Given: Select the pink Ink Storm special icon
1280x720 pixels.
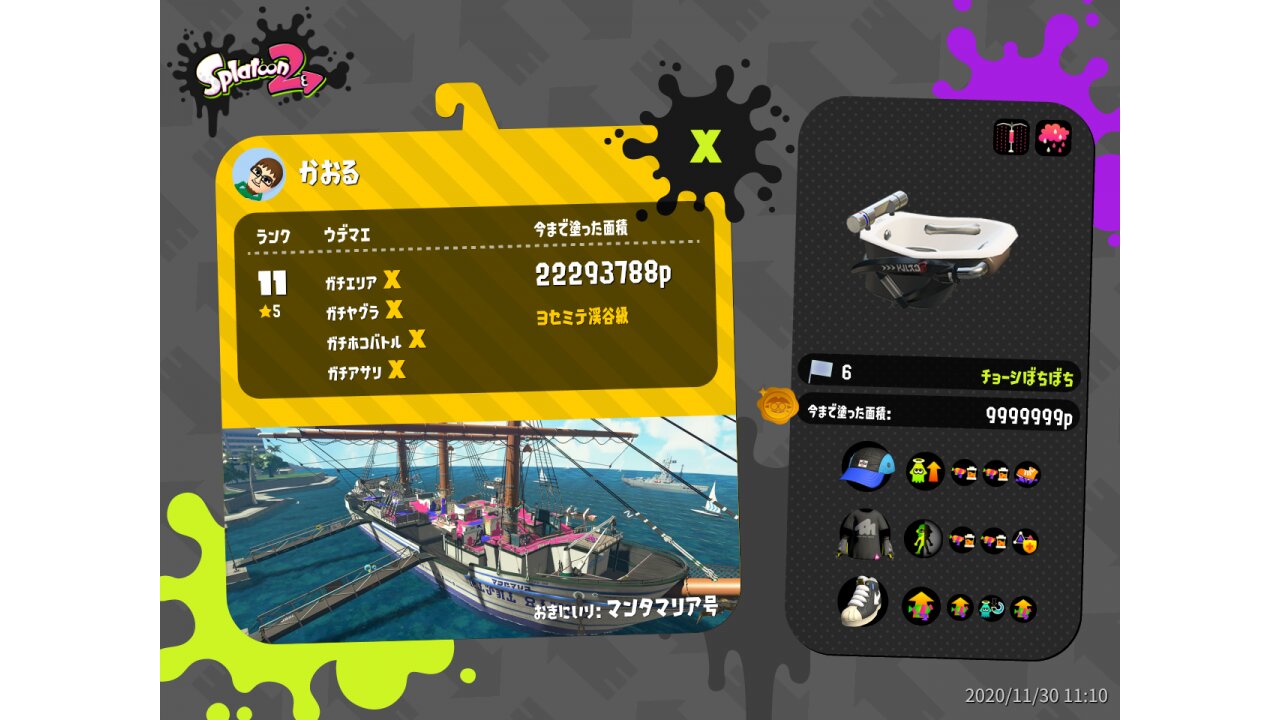Looking at the screenshot, I should 1053,138.
